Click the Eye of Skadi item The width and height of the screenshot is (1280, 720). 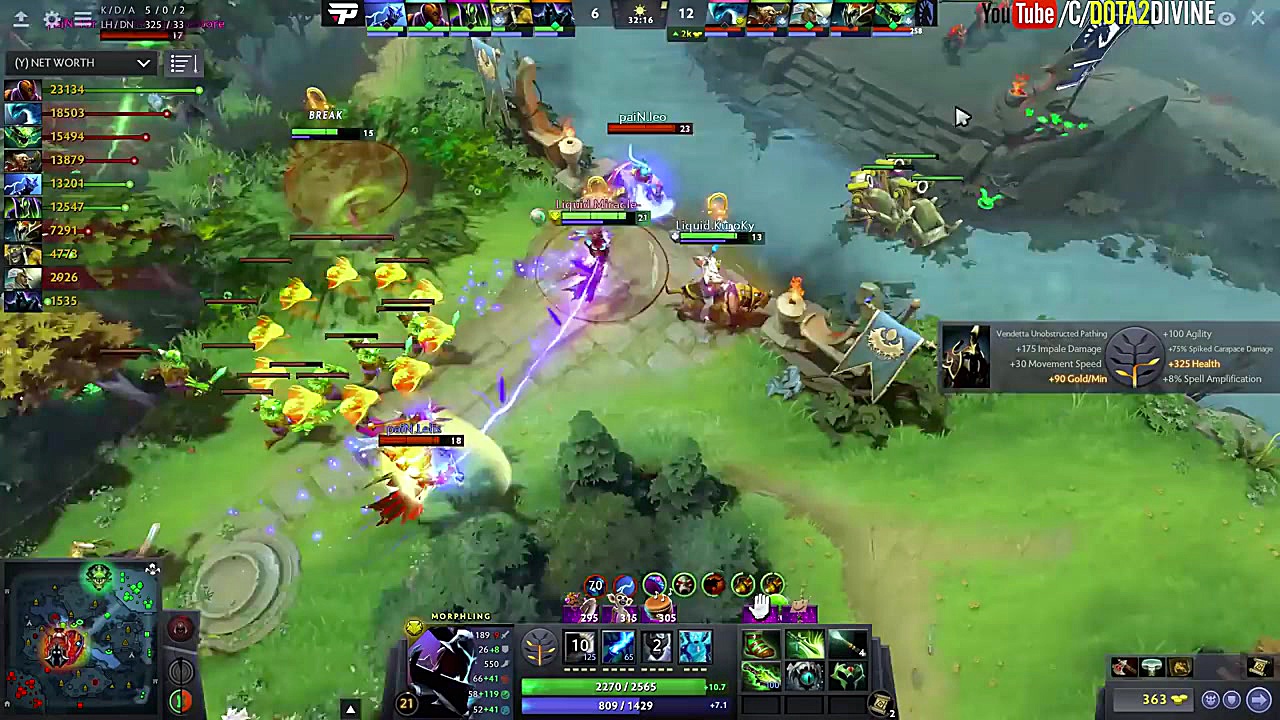(805, 679)
